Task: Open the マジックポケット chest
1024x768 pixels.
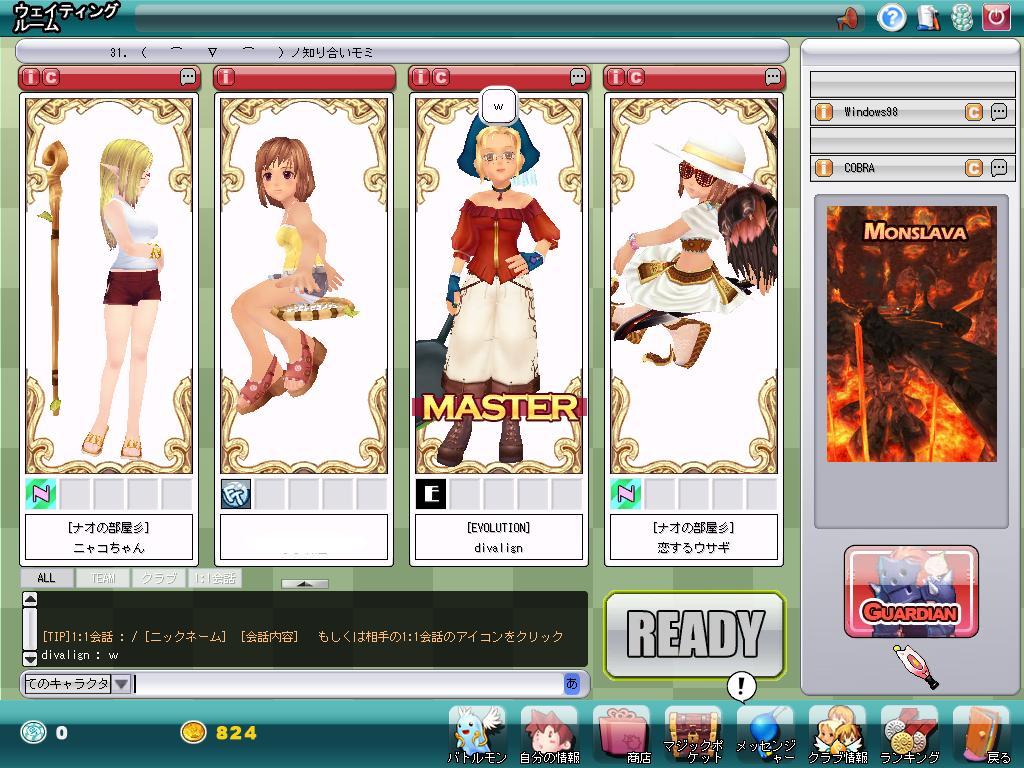Action: click(693, 735)
